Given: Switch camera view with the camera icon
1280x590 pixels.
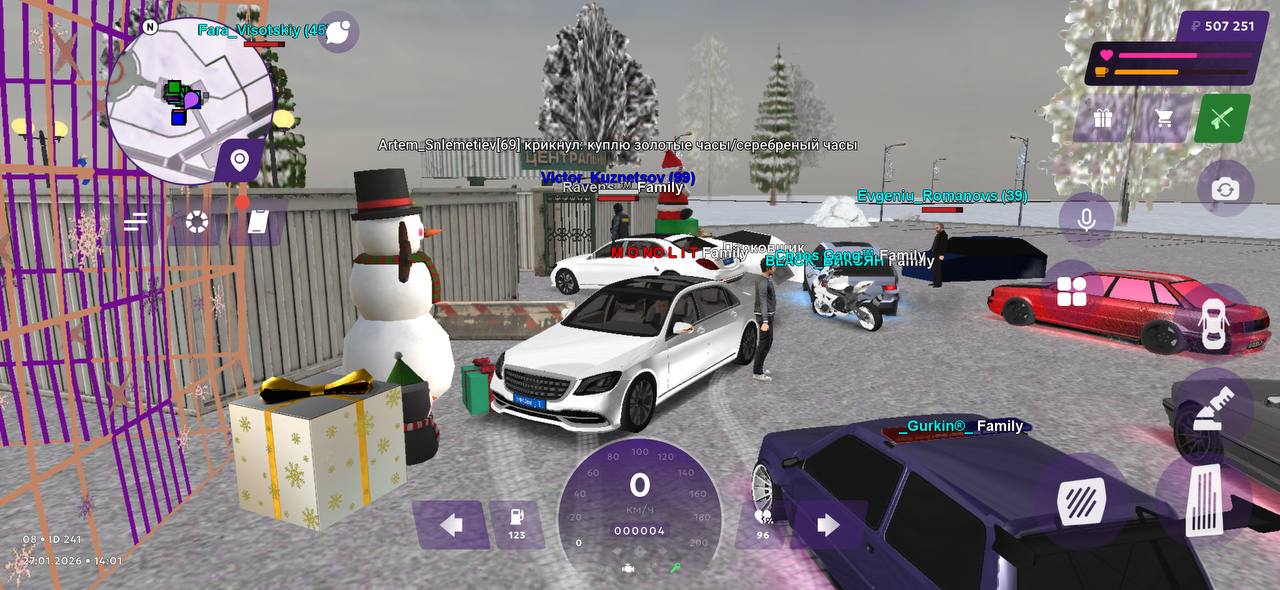Looking at the screenshot, I should click(1225, 189).
